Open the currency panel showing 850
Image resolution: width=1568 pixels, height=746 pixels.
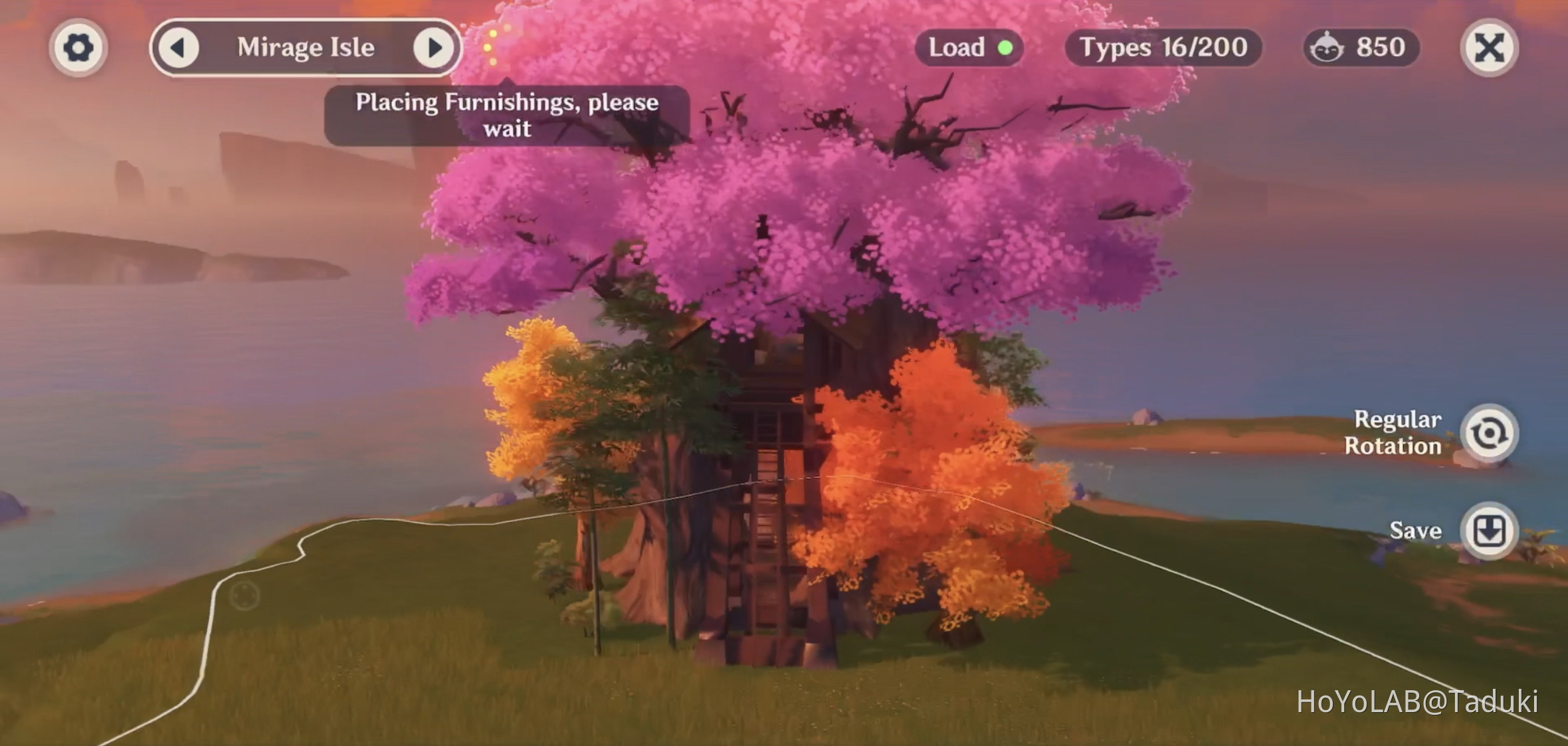(1360, 47)
